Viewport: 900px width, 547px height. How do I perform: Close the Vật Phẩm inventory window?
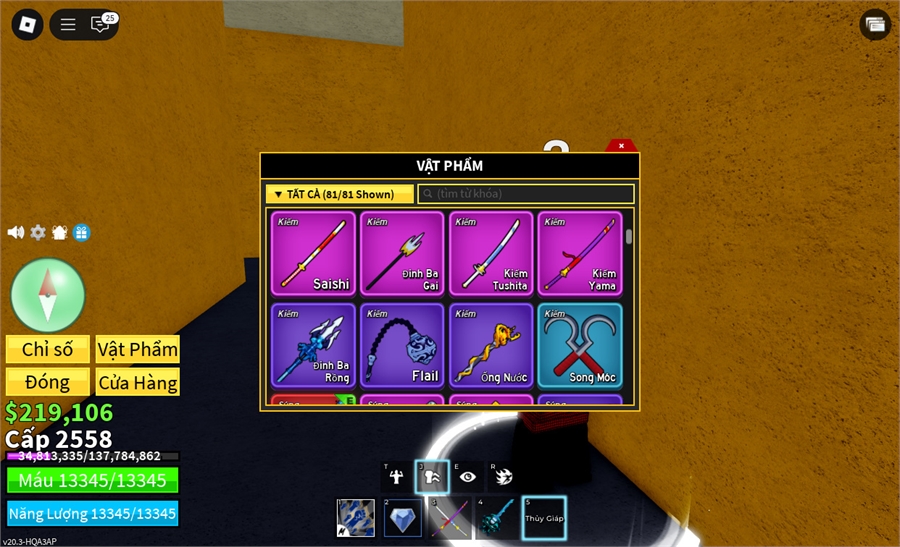coord(621,146)
